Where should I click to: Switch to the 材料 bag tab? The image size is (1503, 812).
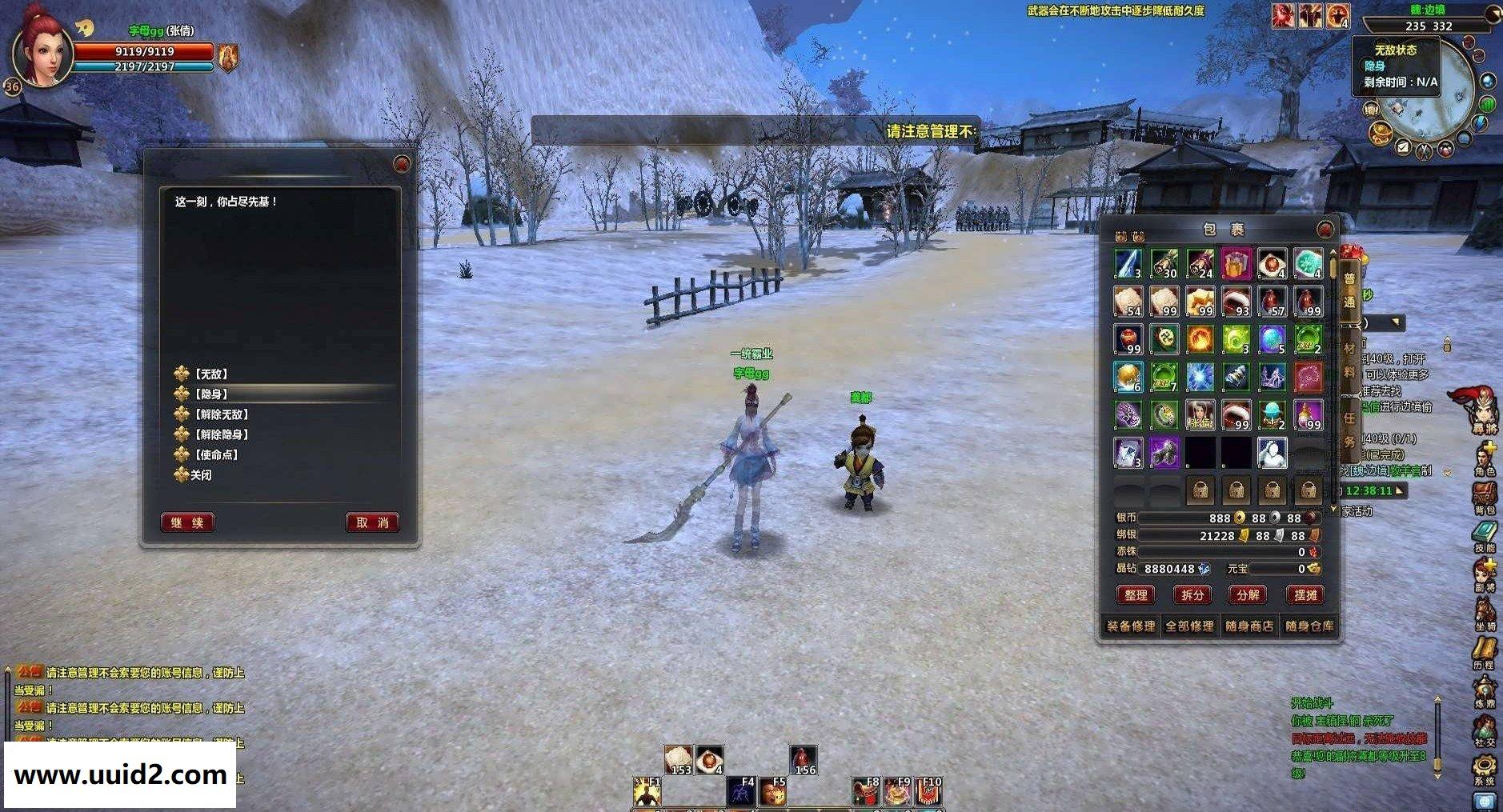1349,359
